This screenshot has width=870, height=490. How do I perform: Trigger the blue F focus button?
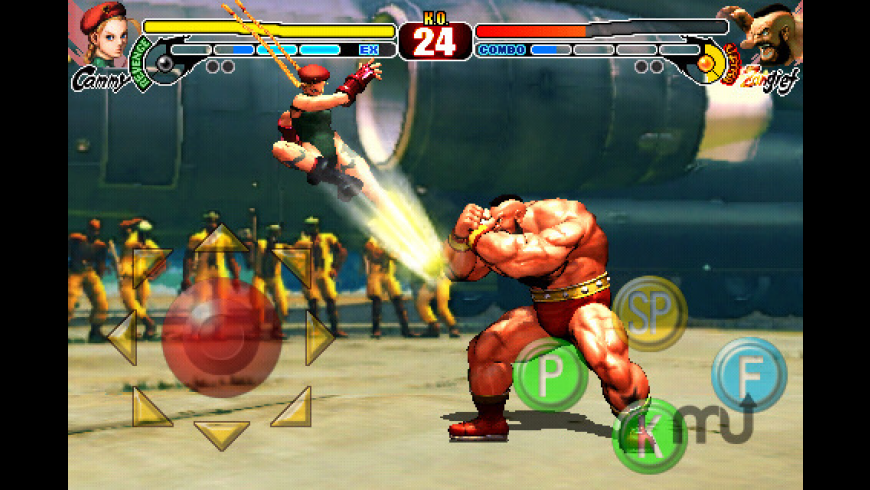(x=748, y=374)
